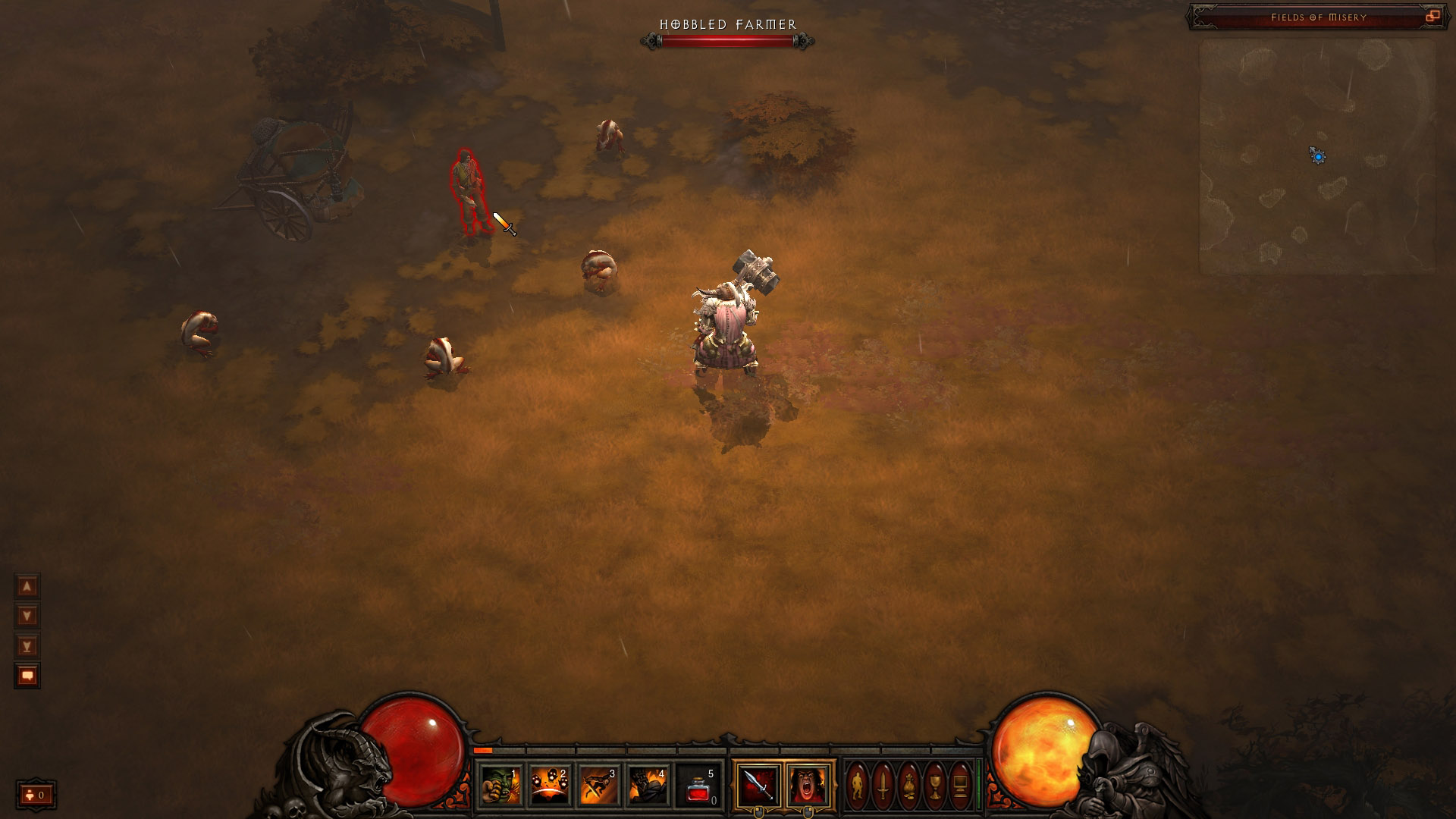Click the plain down arrow chat button
1456x819 pixels.
coord(27,616)
